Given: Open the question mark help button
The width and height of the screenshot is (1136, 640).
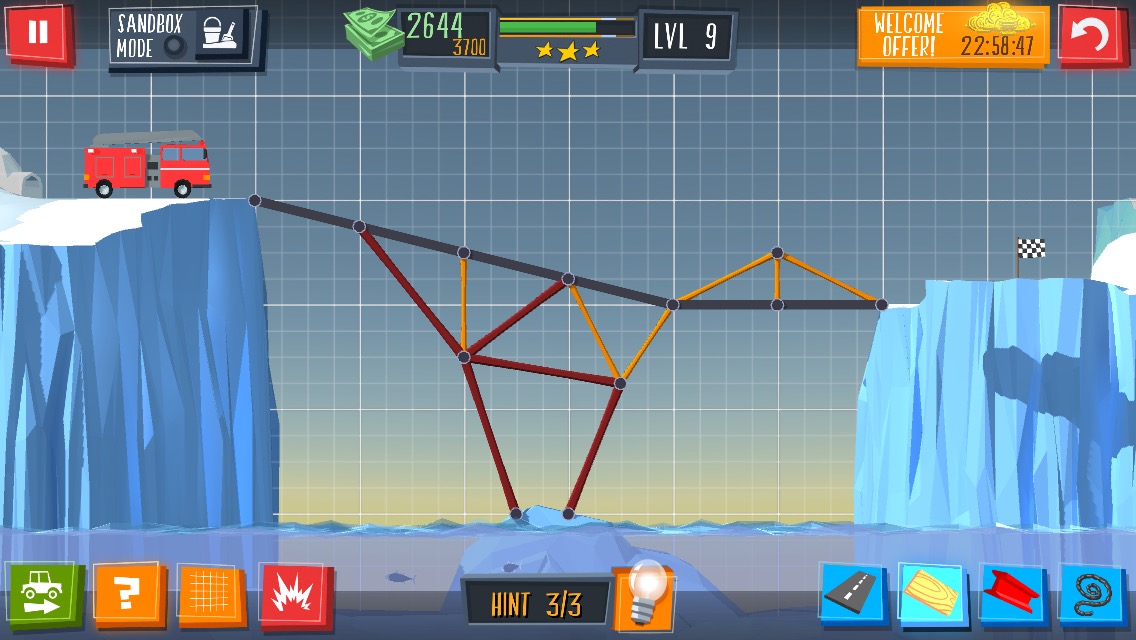Looking at the screenshot, I should (x=128, y=595).
